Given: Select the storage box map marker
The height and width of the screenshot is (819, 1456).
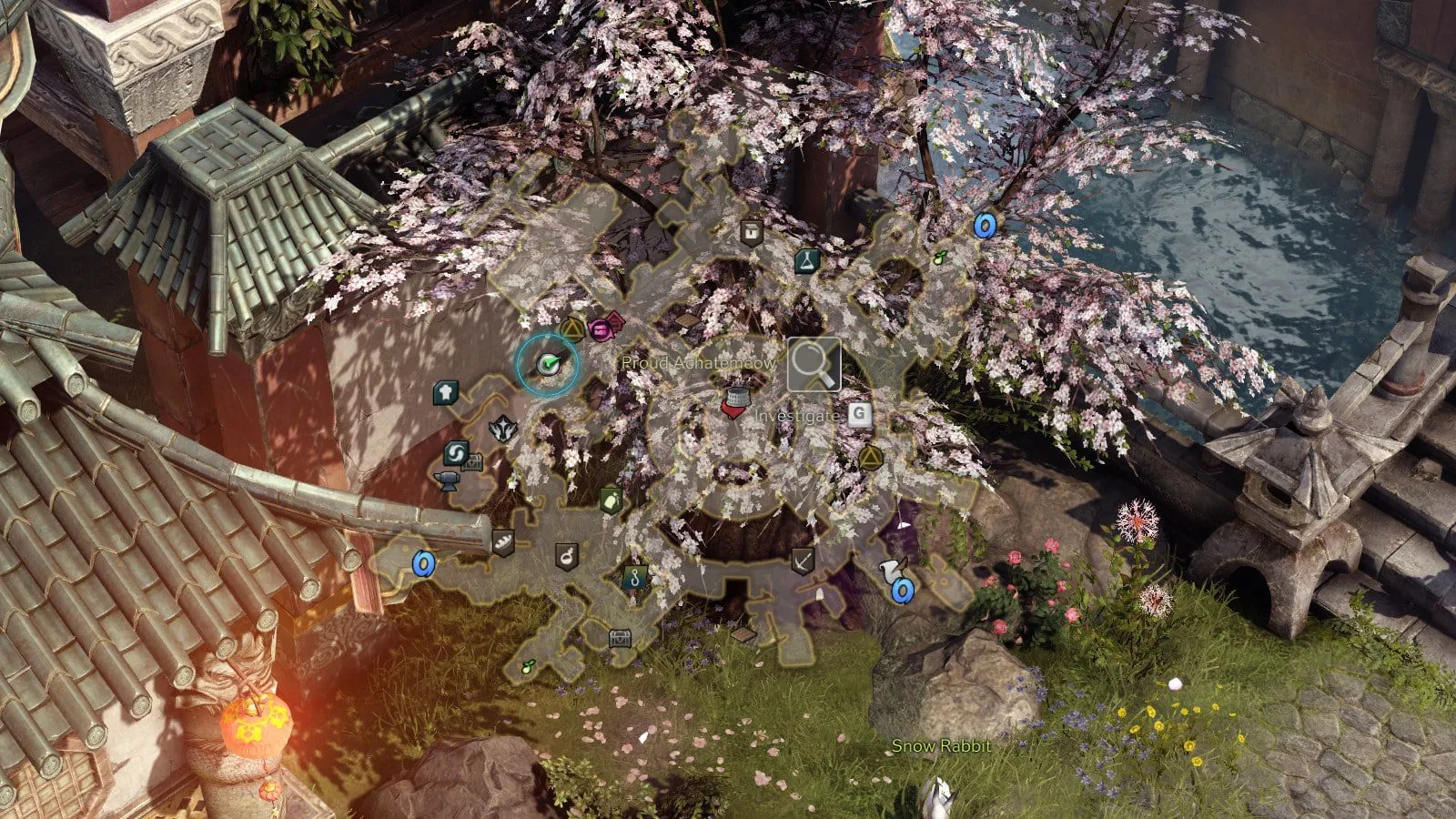Looking at the screenshot, I should (x=751, y=232).
